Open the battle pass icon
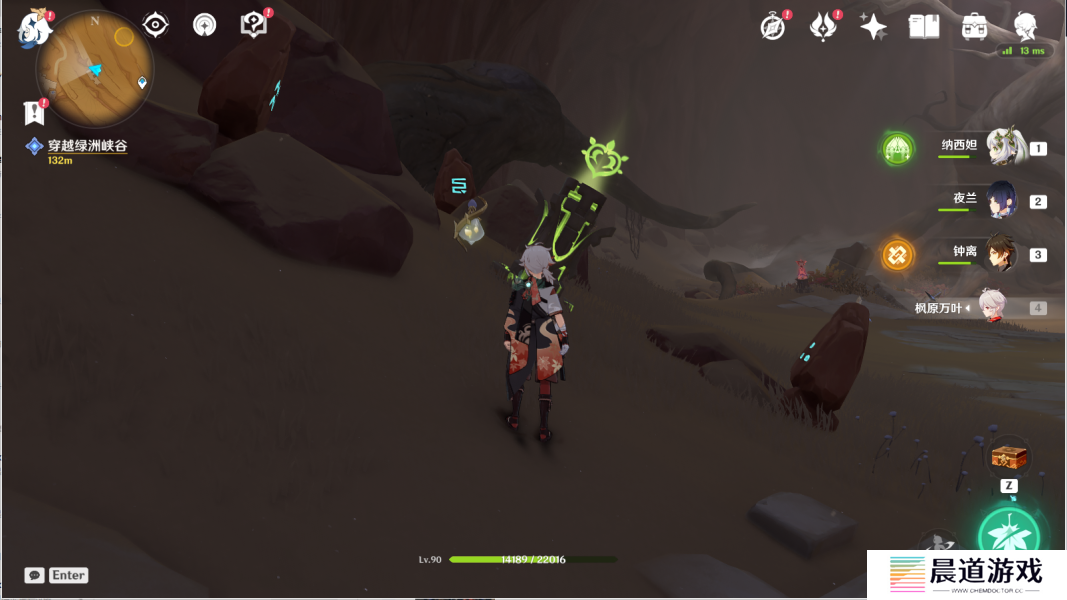 (823, 27)
